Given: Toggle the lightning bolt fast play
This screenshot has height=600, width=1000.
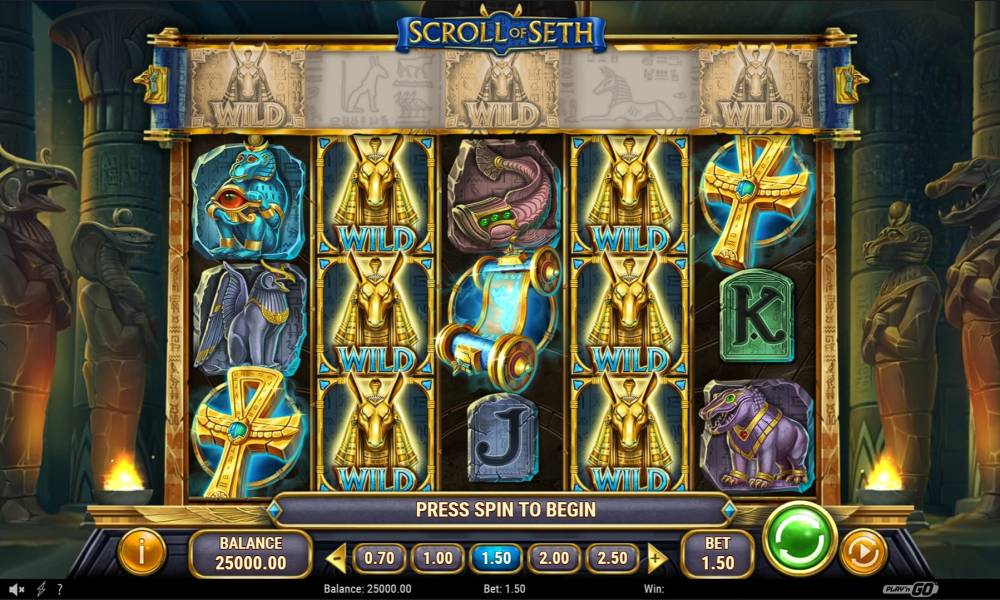Looking at the screenshot, I should click(41, 590).
